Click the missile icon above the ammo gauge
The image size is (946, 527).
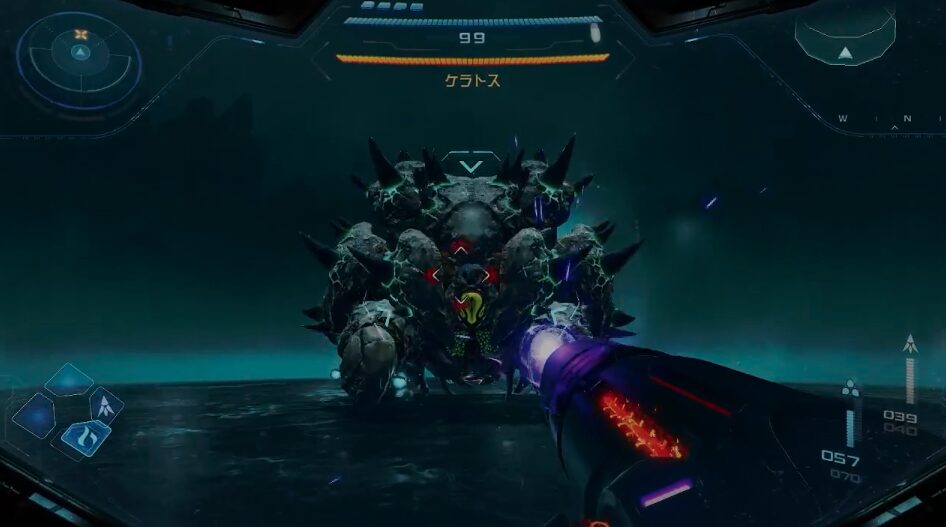[909, 343]
